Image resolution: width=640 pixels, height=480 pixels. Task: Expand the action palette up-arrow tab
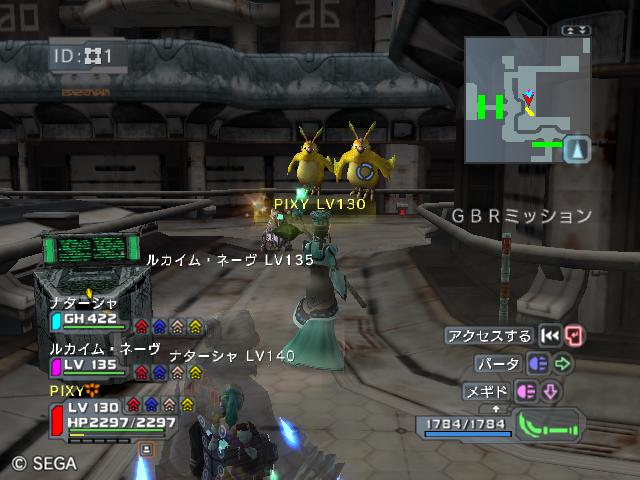(496, 409)
